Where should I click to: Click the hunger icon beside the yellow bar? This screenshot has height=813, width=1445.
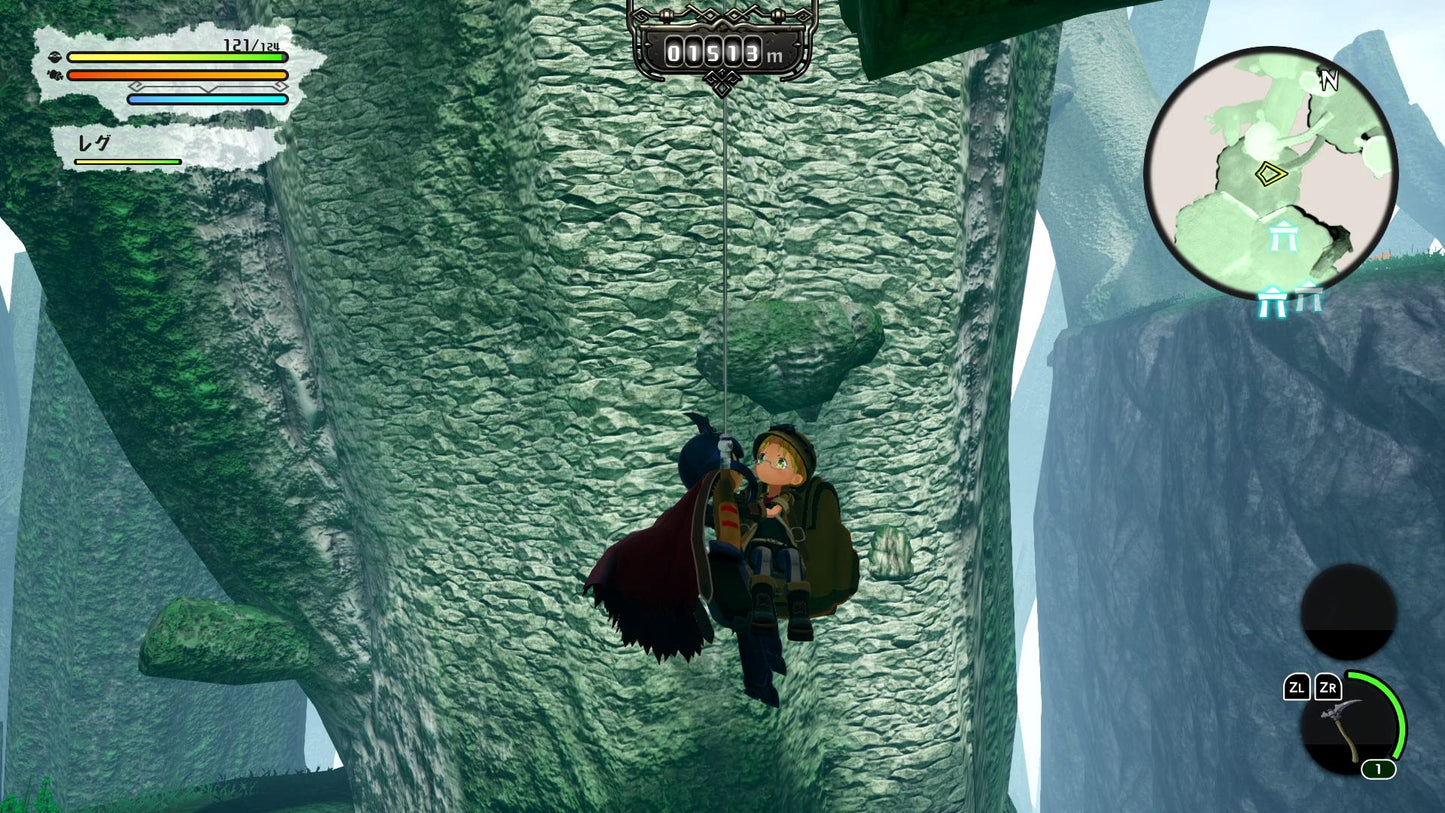click(x=56, y=57)
